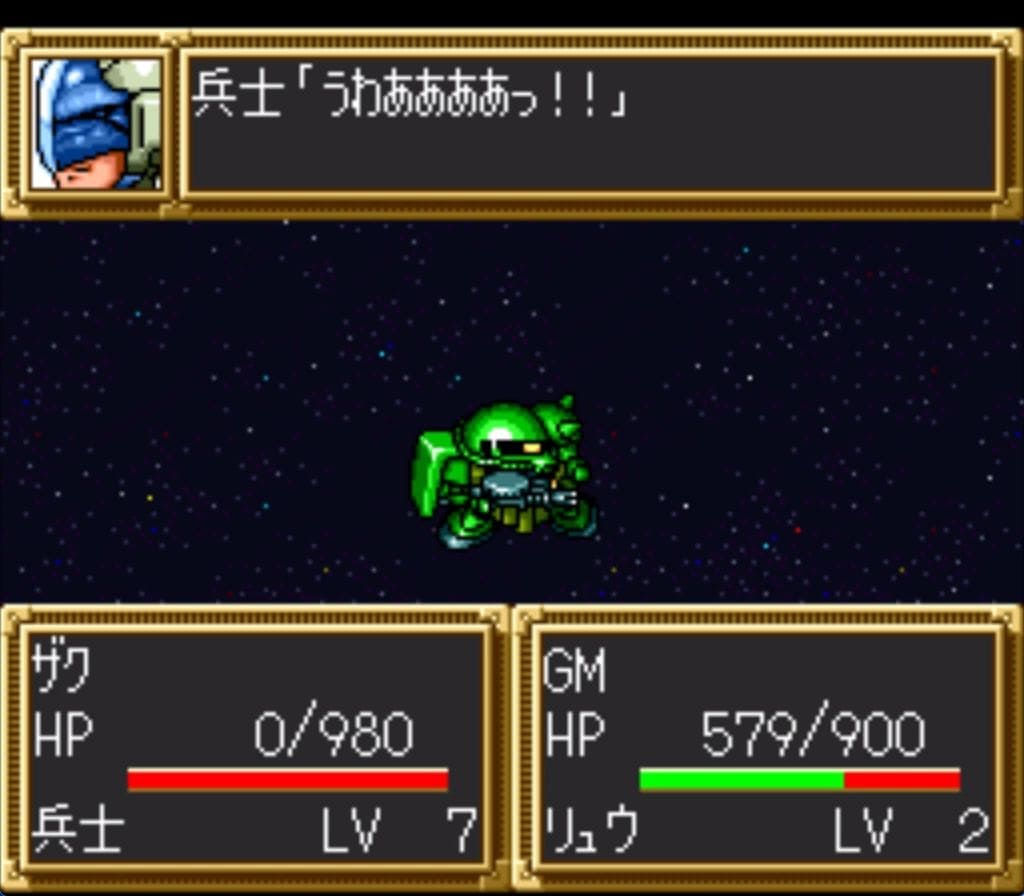The width and height of the screenshot is (1024, 896).
Task: Click the helmeted soldier pilot portrait
Action: tap(96, 123)
